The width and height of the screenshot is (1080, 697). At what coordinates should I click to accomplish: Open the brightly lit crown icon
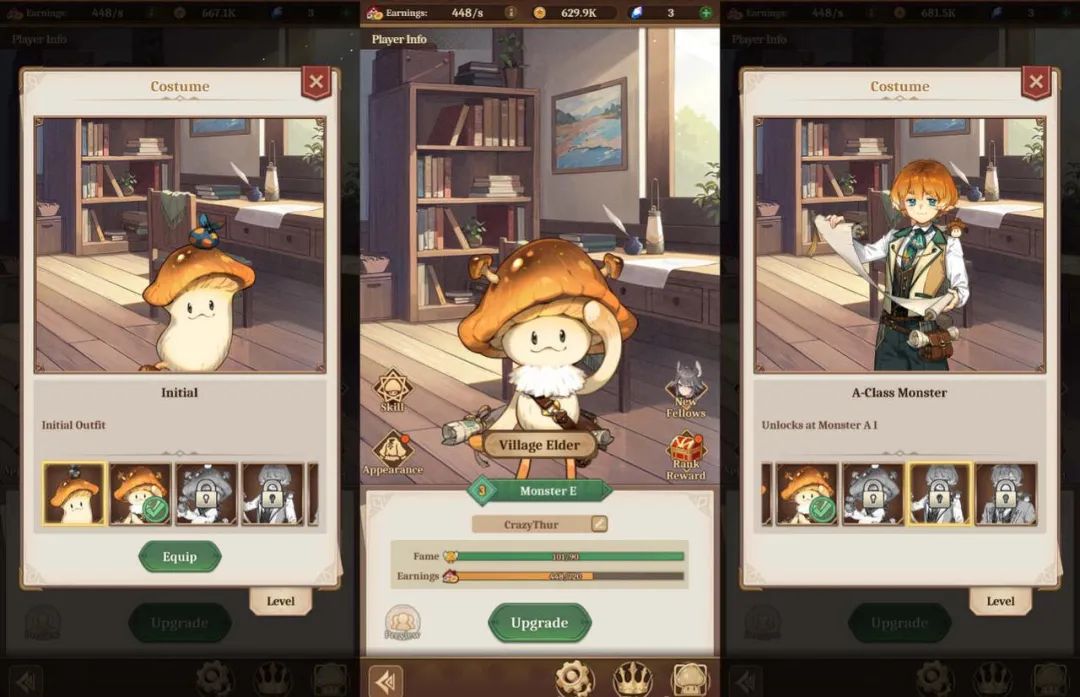632,679
